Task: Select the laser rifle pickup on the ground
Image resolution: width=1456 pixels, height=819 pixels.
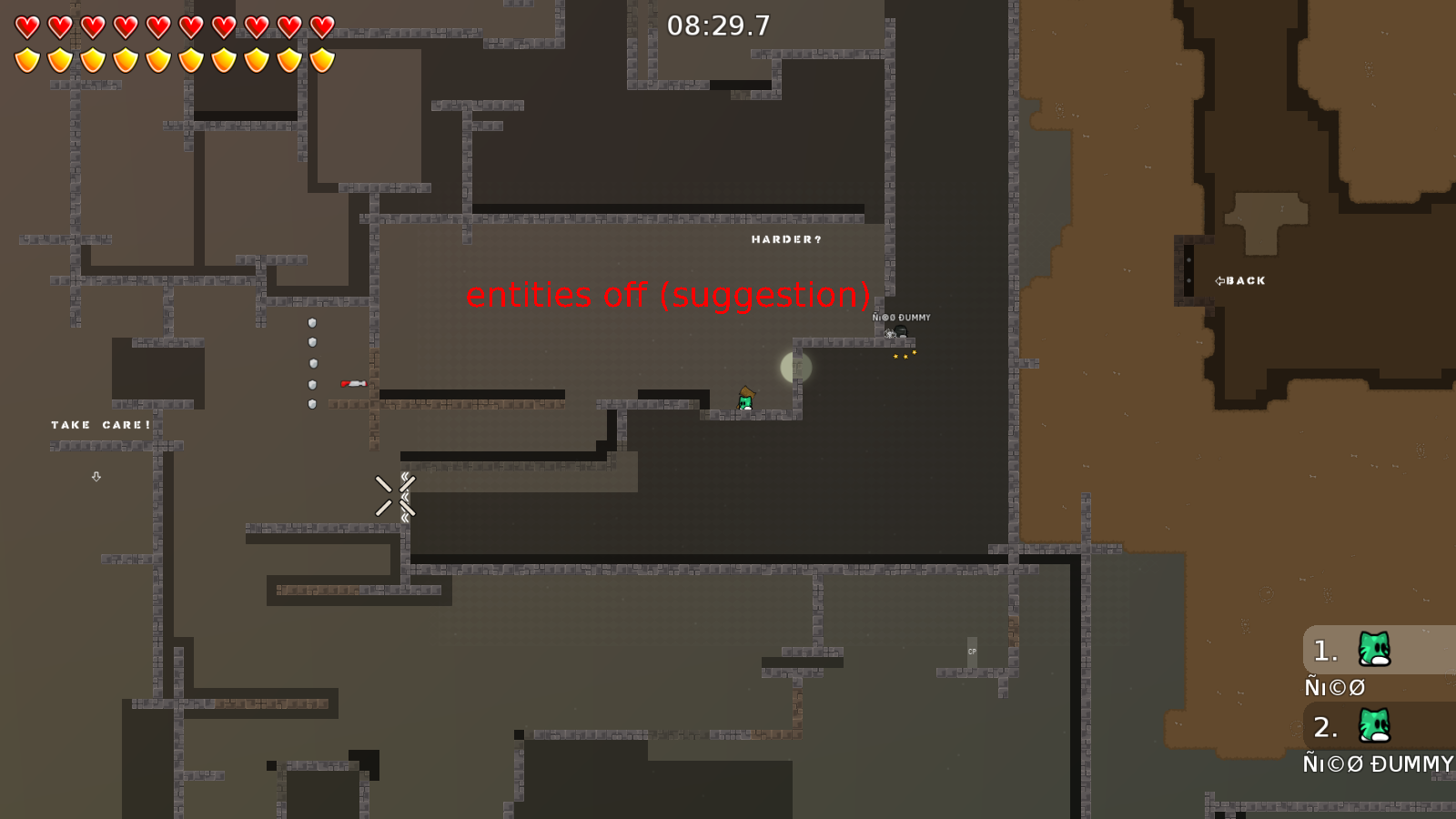Action: coord(353,381)
